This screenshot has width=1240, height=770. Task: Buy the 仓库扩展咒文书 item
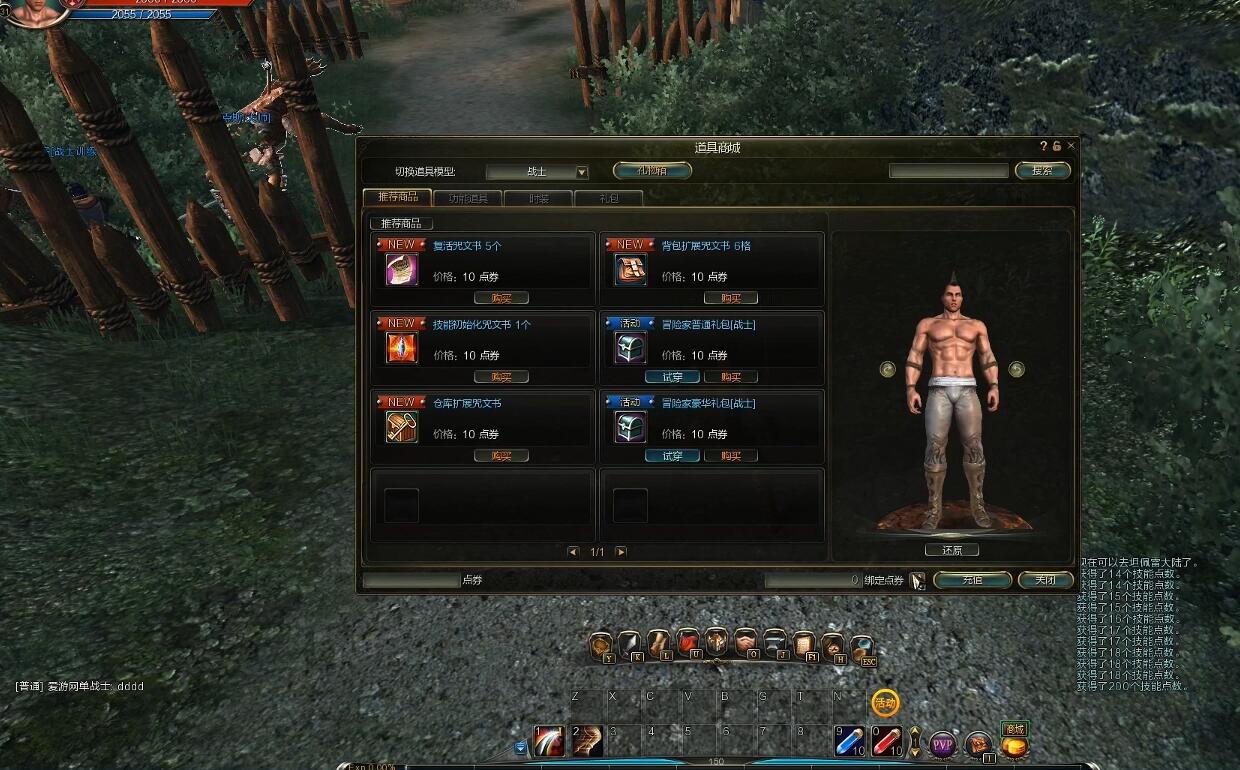tap(501, 456)
